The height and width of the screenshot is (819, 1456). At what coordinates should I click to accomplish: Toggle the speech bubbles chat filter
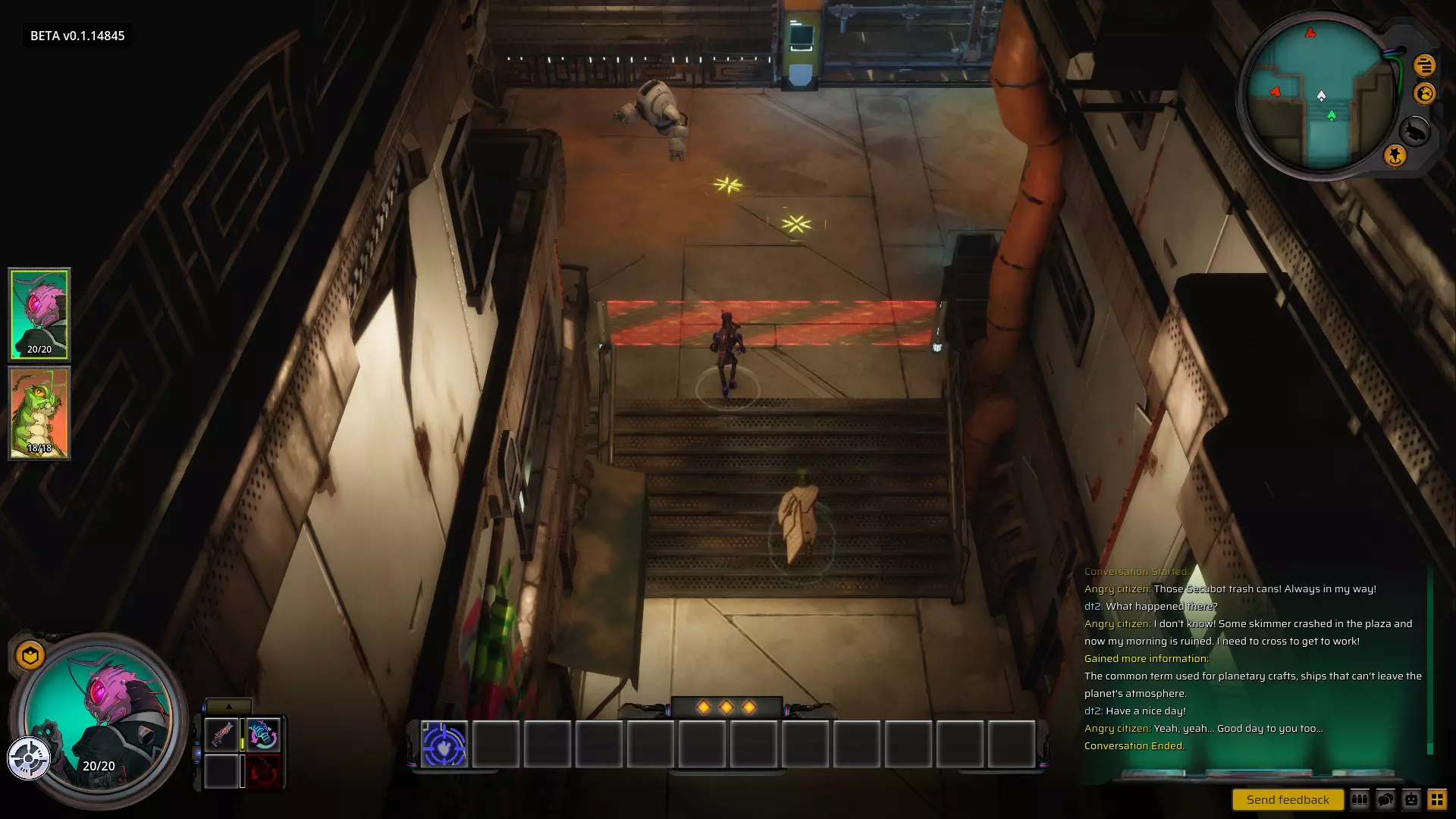tap(1385, 799)
